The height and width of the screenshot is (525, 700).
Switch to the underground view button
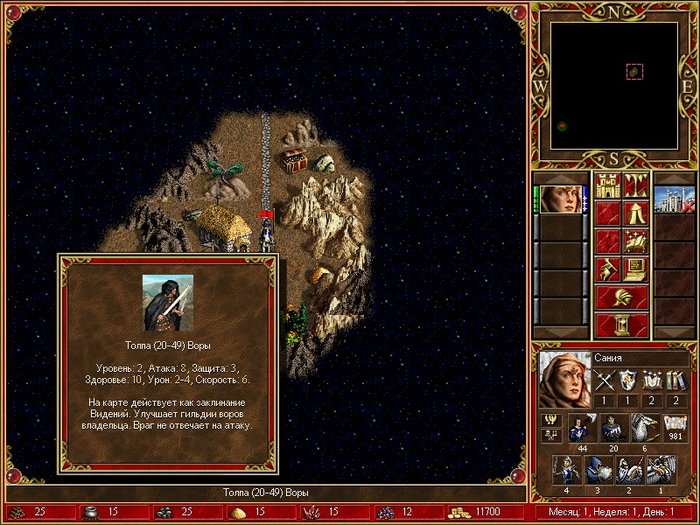[636, 185]
